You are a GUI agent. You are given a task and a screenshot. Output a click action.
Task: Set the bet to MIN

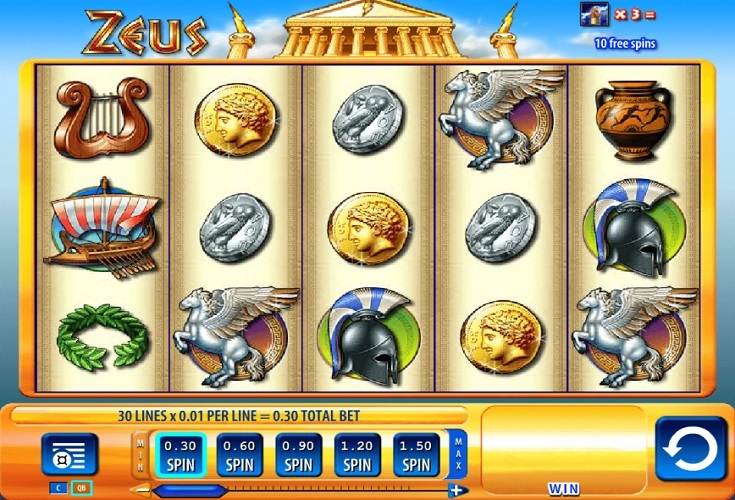pyautogui.click(x=140, y=455)
